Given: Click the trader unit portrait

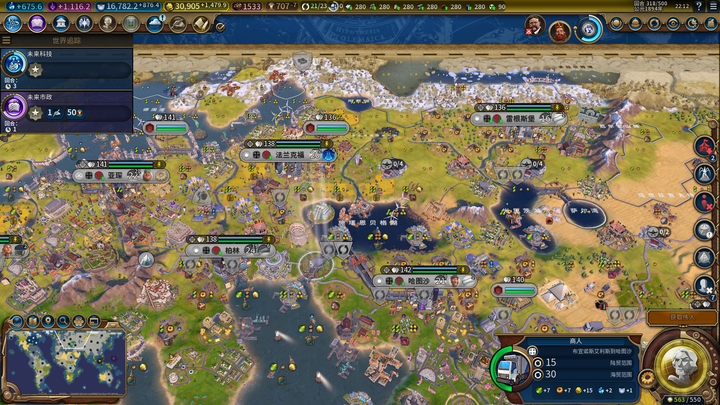Looking at the screenshot, I should click(519, 364).
